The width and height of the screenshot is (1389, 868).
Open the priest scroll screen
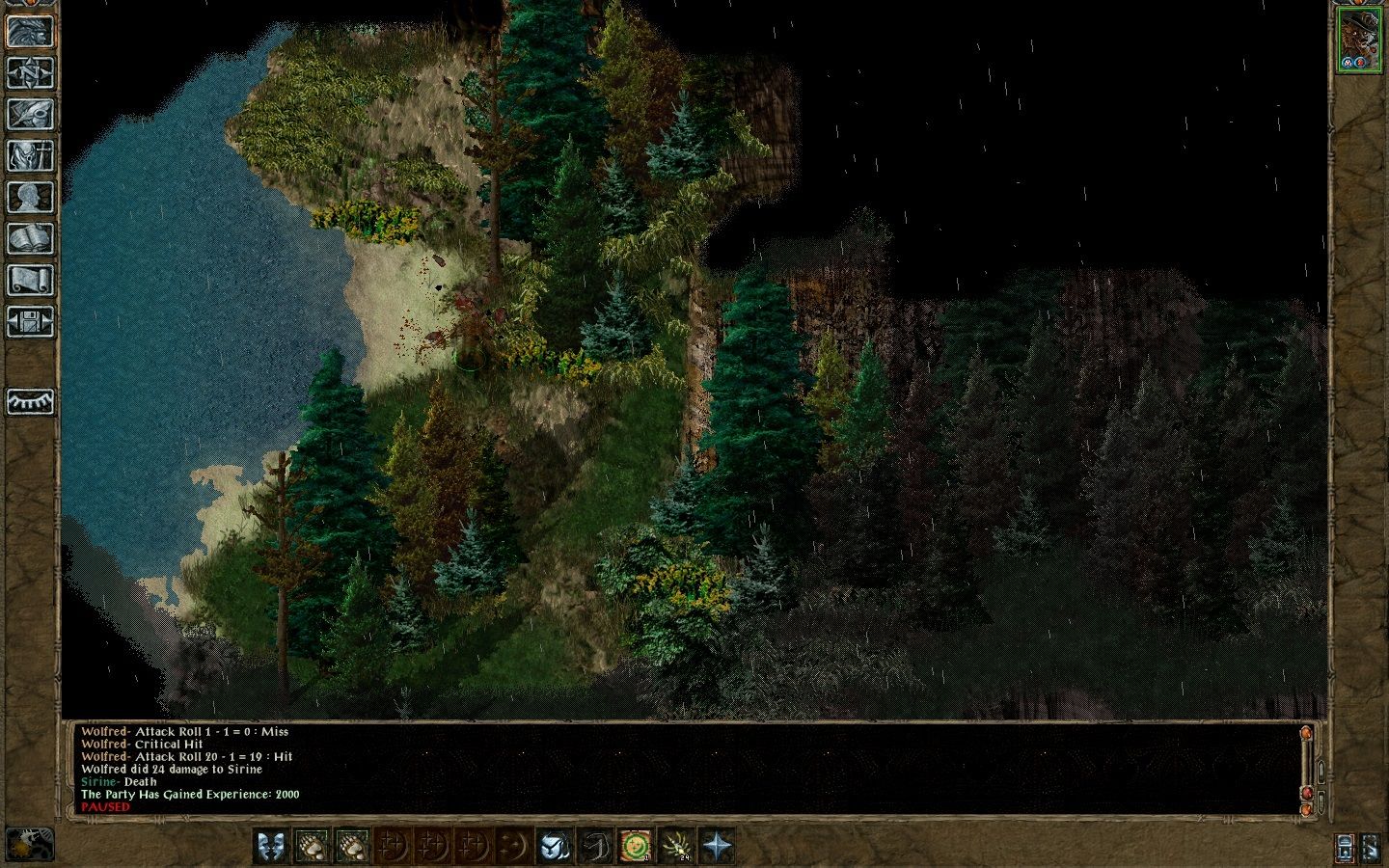[30, 280]
